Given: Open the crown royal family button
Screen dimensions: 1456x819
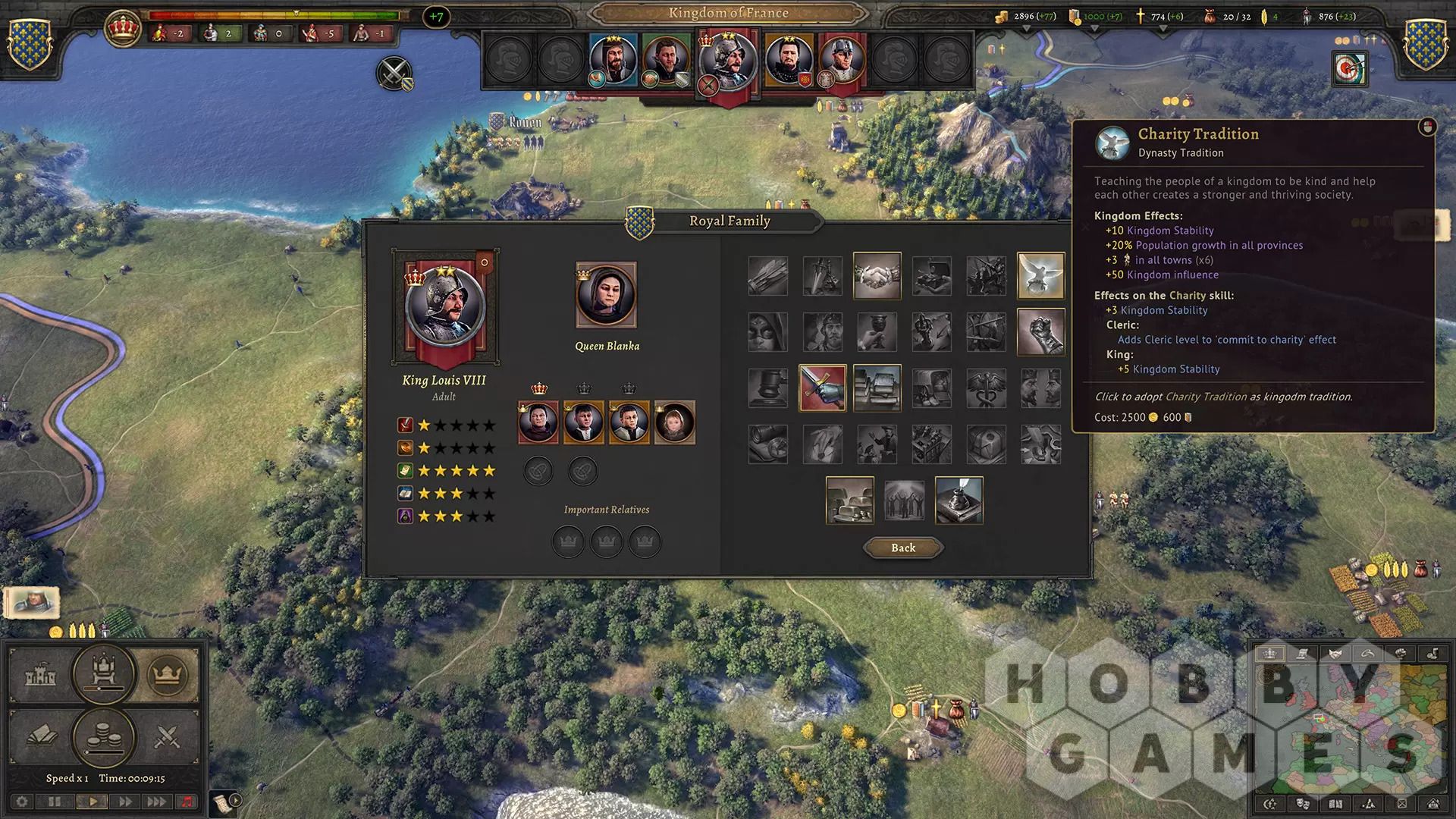Looking at the screenshot, I should [x=167, y=674].
